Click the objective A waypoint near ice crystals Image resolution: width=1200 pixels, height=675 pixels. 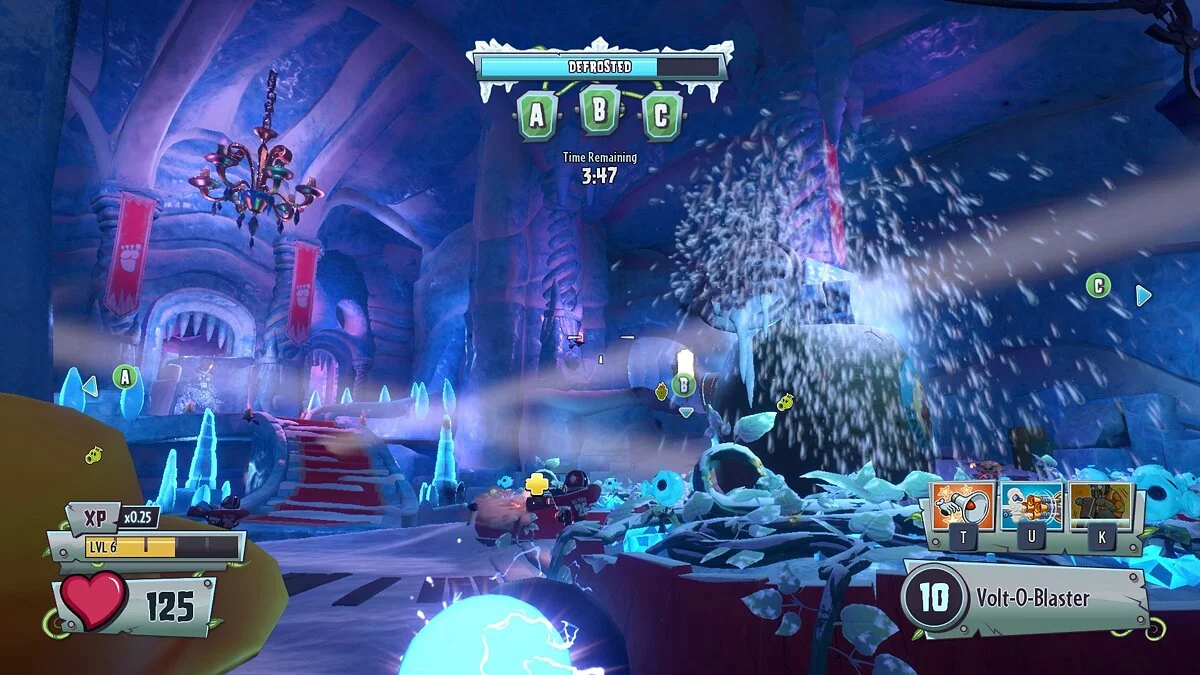pos(124,377)
